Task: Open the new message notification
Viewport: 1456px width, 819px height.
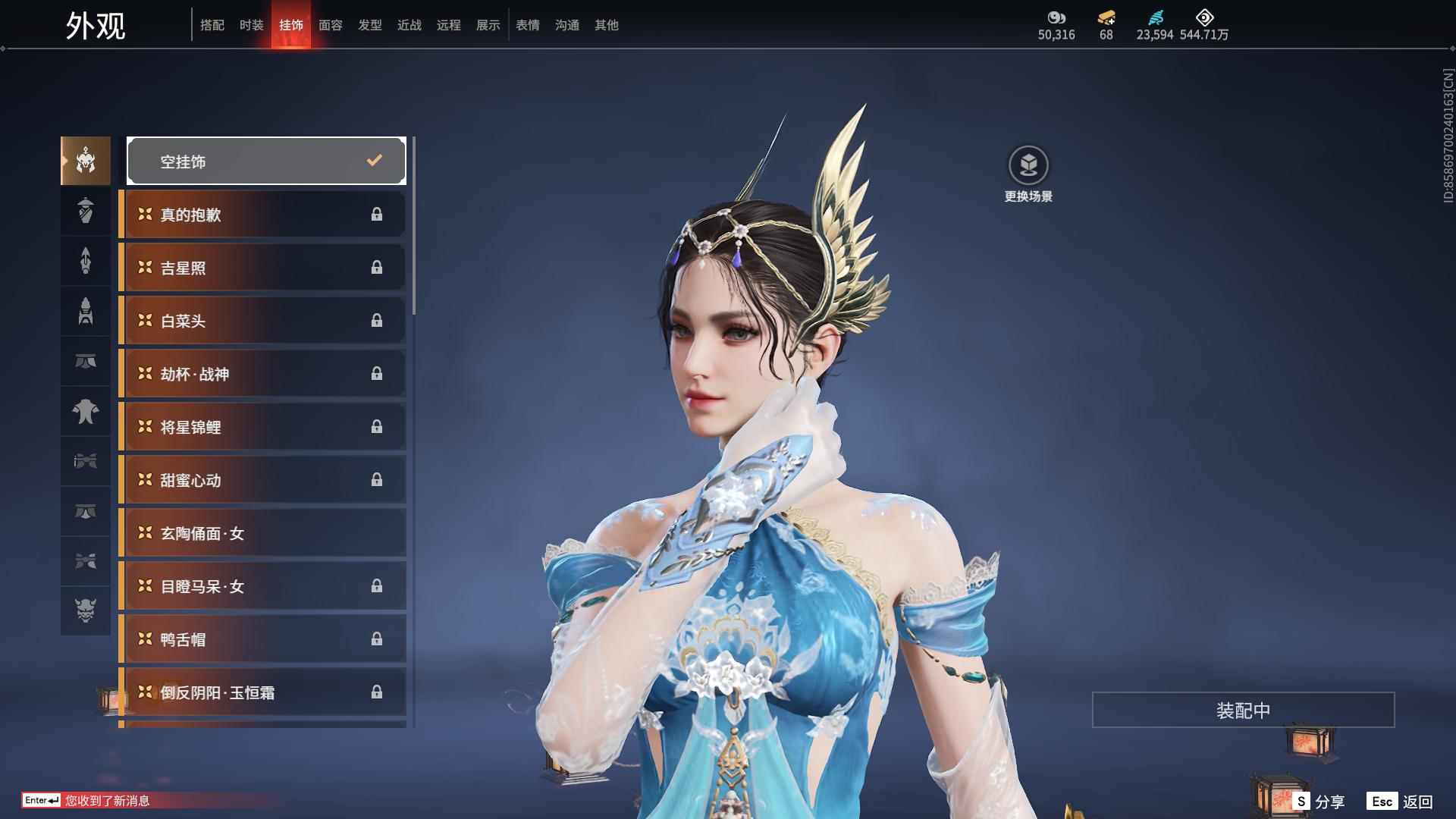Action: point(106,801)
